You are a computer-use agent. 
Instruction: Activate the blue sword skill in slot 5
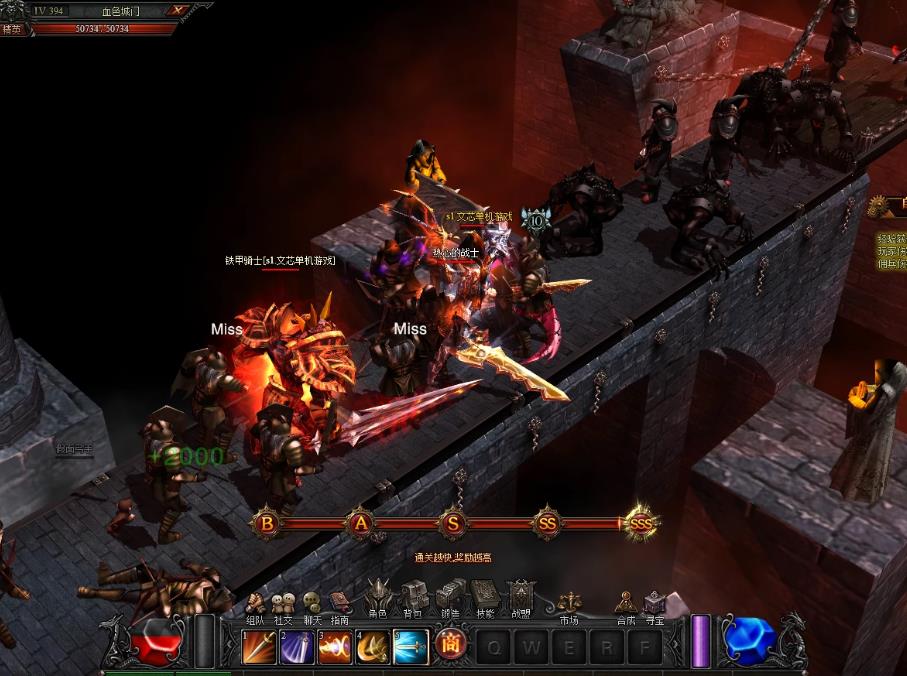[411, 647]
